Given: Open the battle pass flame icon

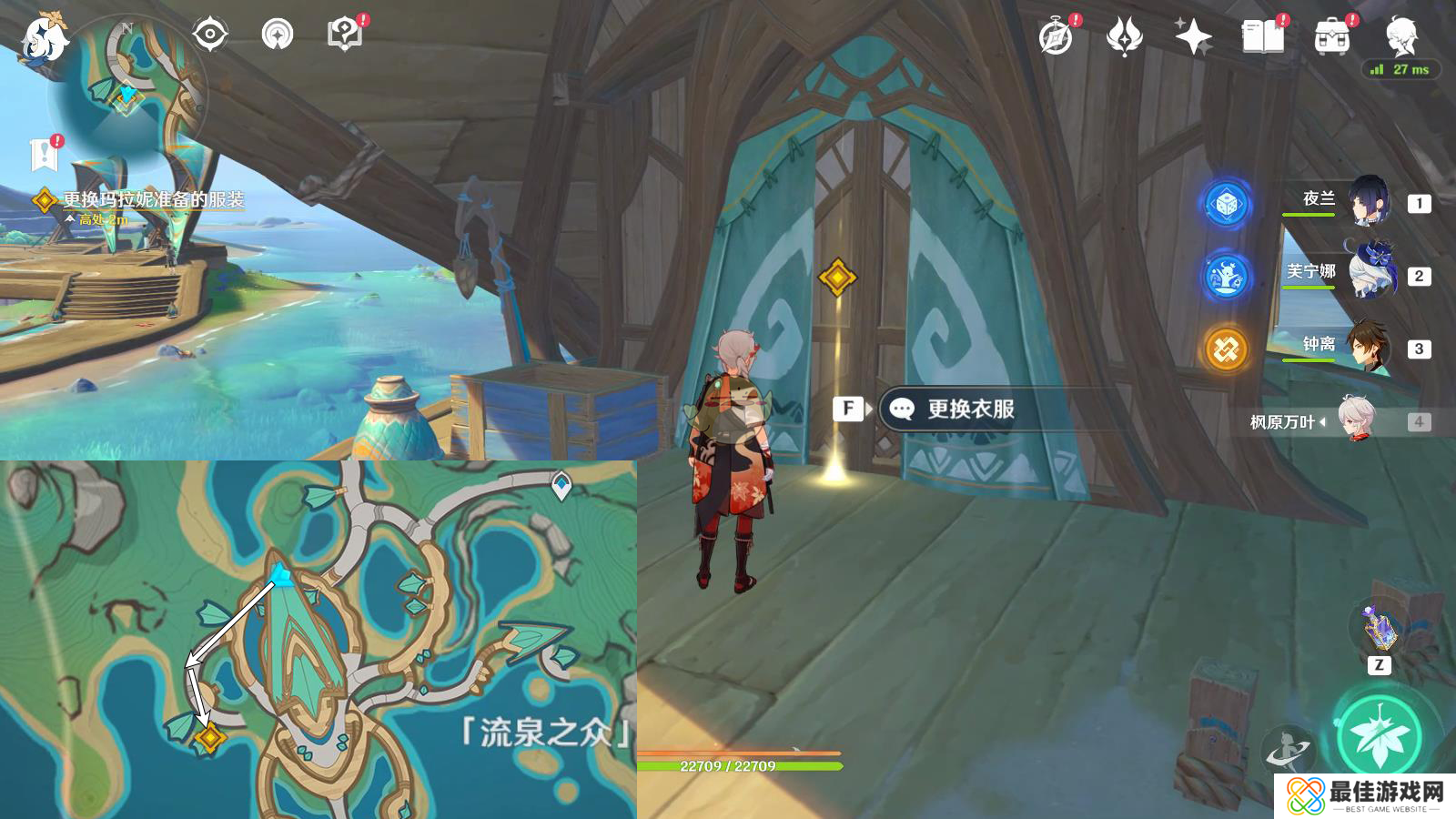Looking at the screenshot, I should coord(1124,37).
